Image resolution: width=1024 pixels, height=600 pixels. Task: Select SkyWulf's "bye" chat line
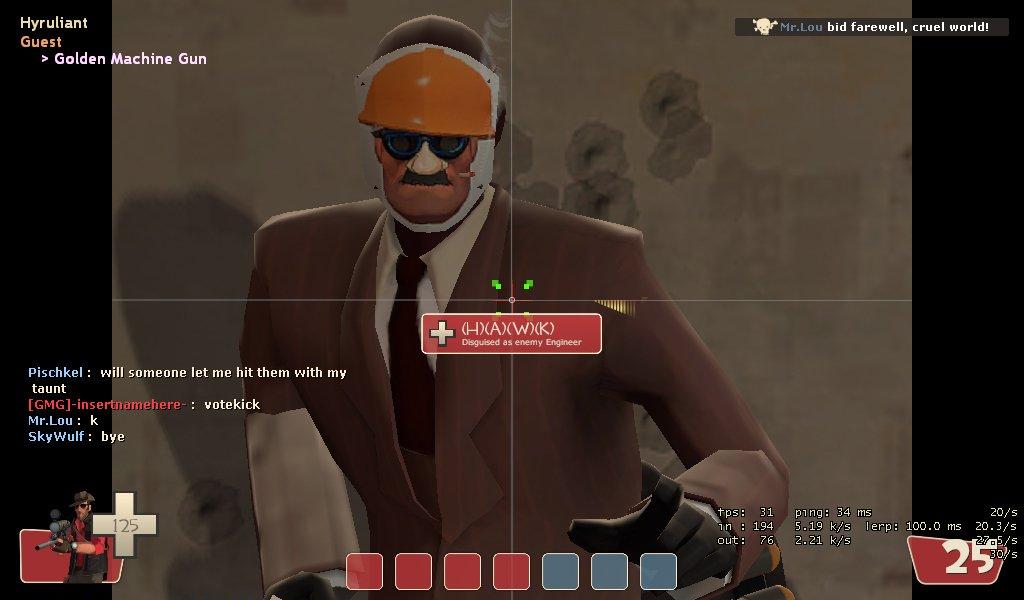(76, 436)
